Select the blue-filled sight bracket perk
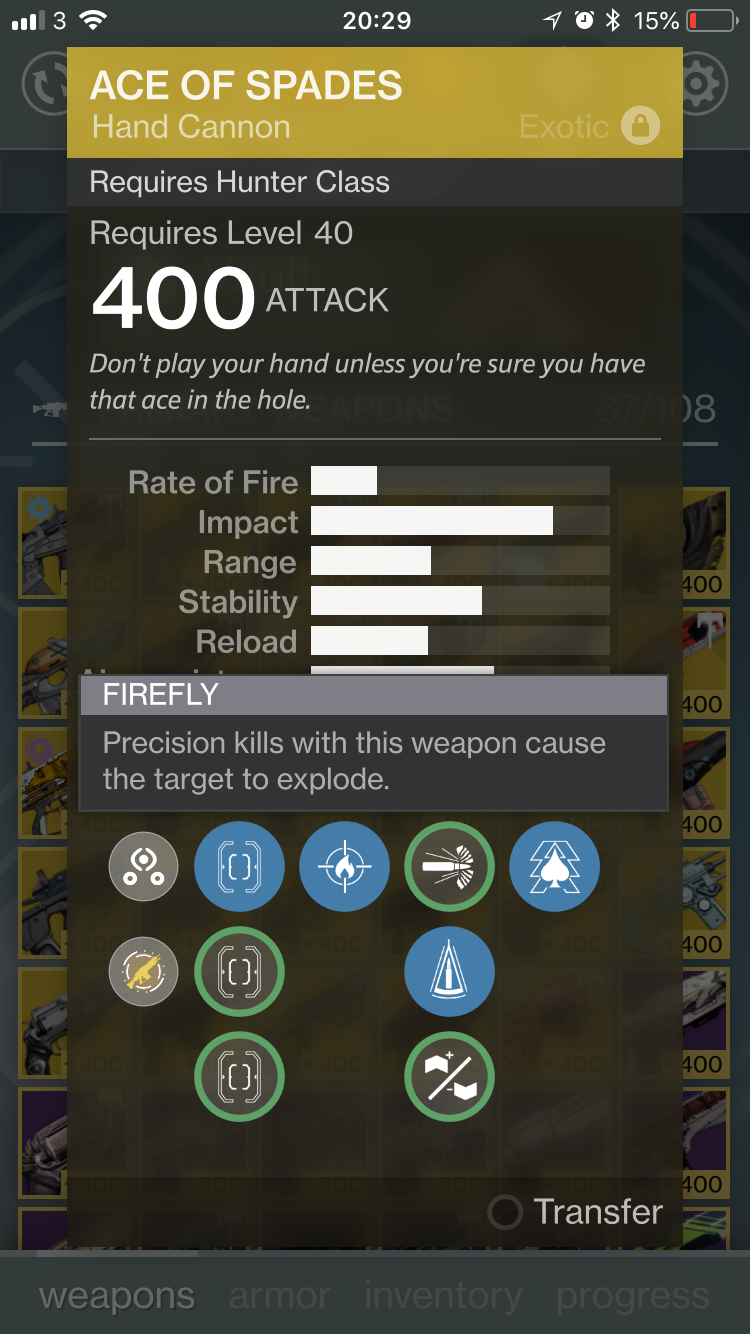750x1334 pixels. click(239, 866)
